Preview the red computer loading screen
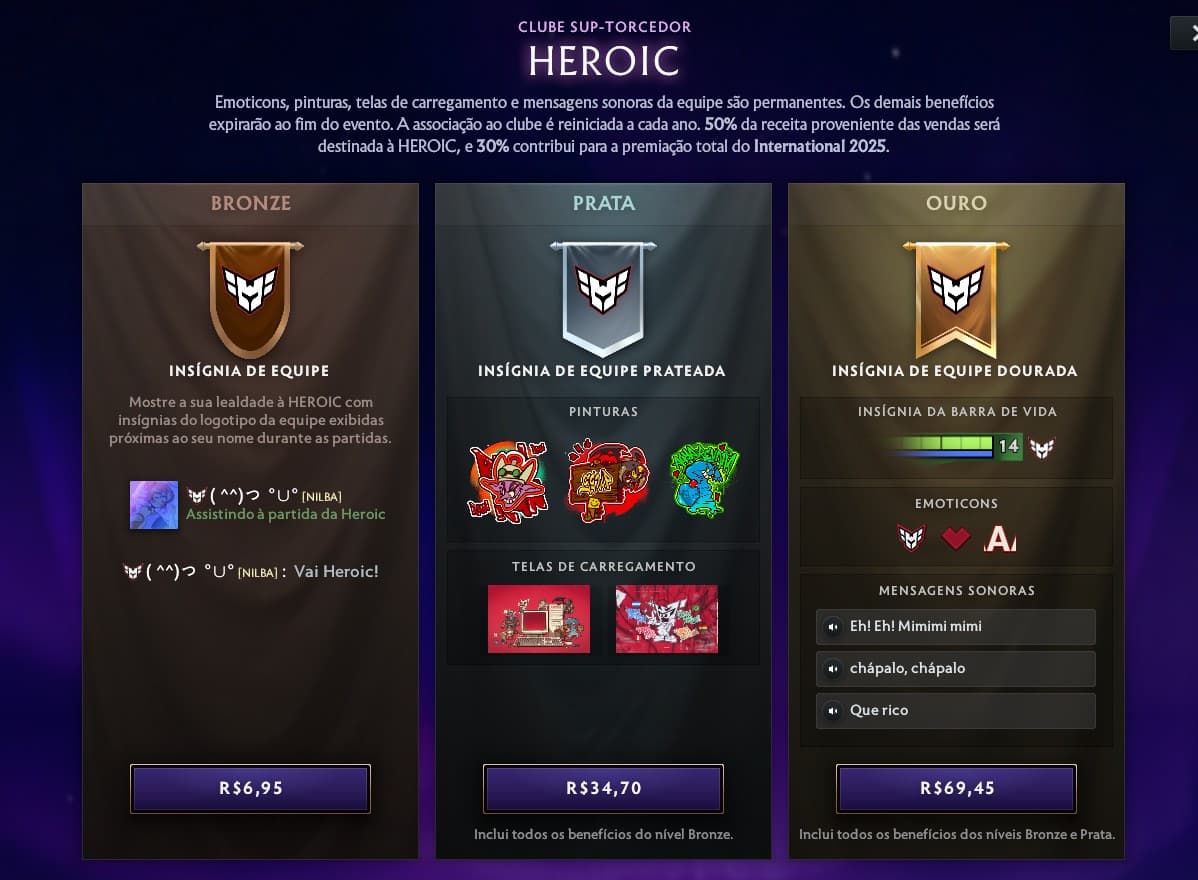The height and width of the screenshot is (880, 1198). [x=539, y=619]
